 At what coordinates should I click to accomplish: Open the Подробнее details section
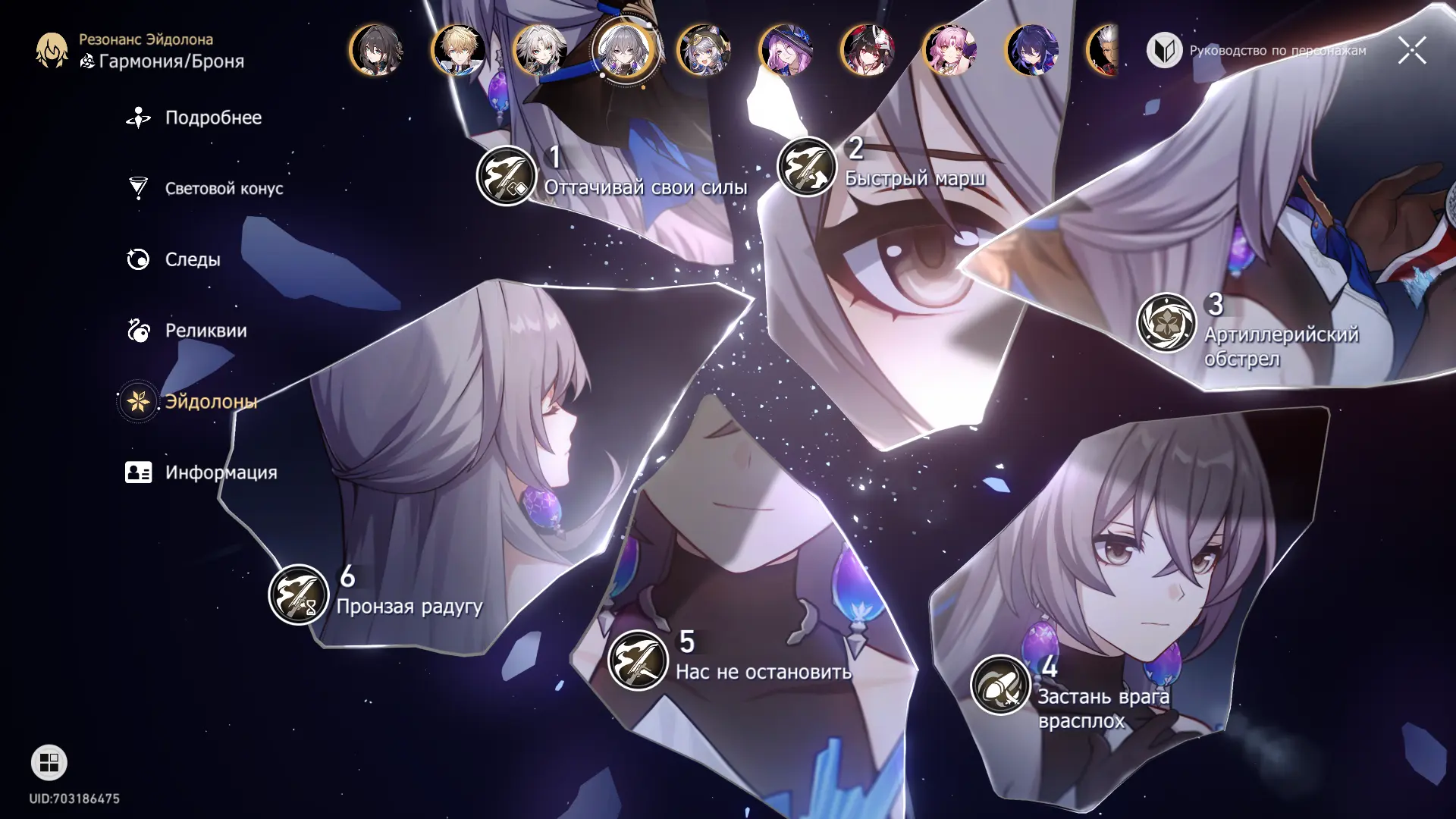212,118
